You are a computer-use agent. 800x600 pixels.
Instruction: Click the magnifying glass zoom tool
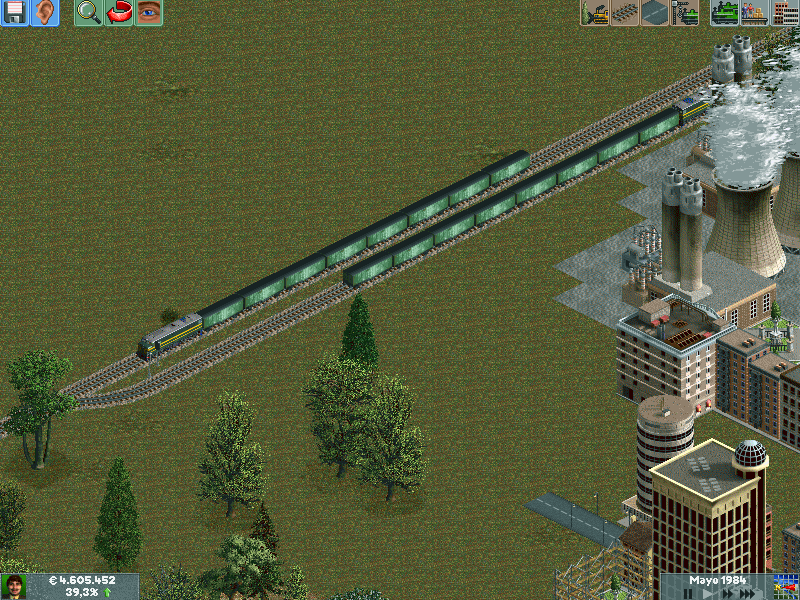(89, 13)
